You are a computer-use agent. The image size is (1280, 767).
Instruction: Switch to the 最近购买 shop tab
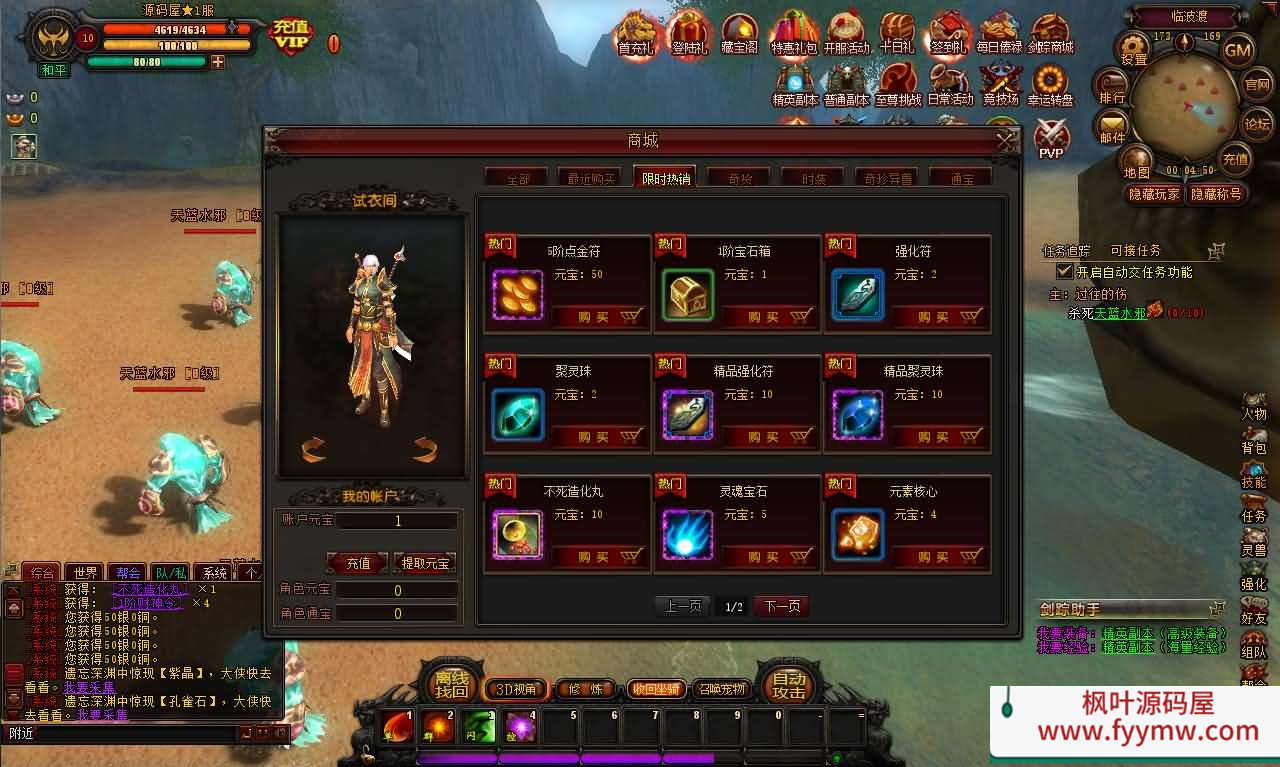tap(591, 178)
